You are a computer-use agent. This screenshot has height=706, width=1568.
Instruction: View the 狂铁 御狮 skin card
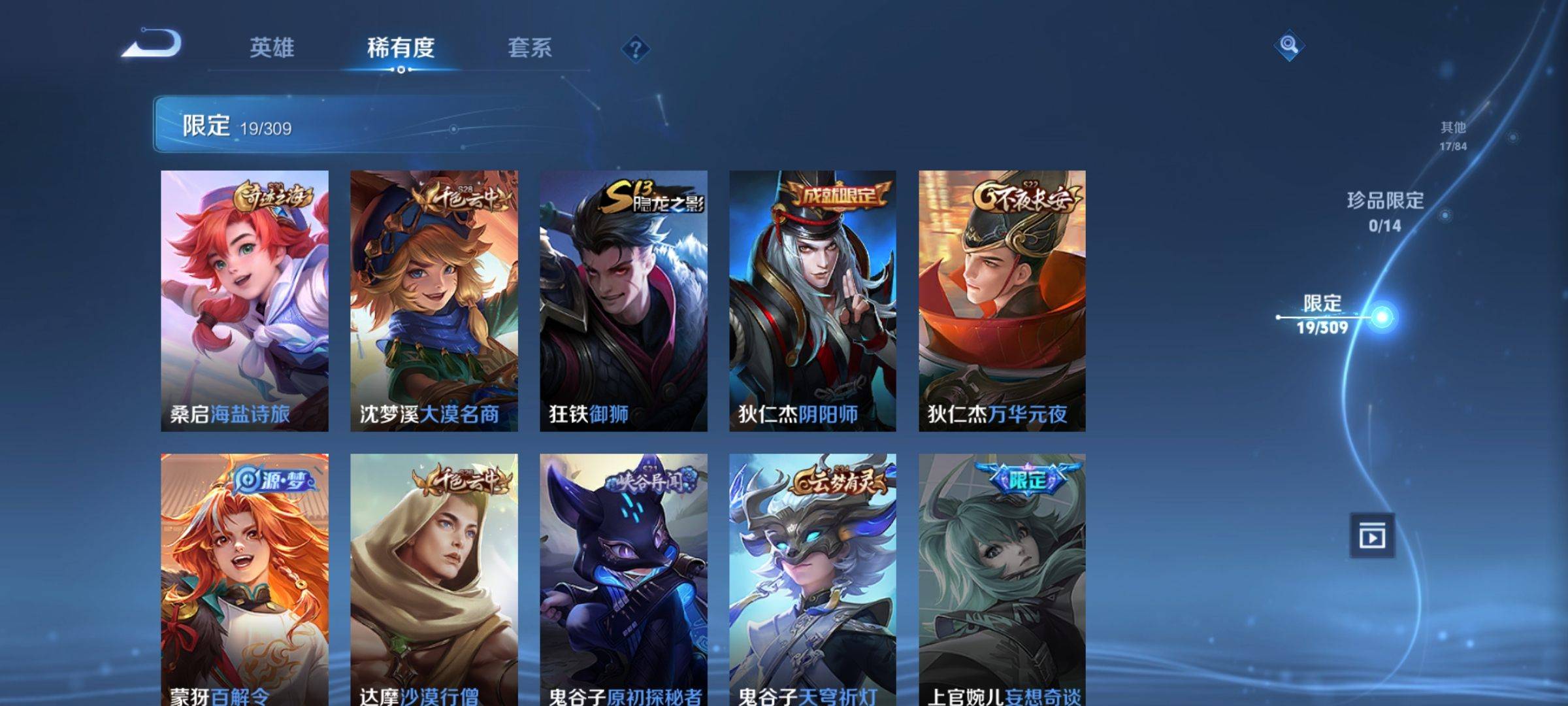point(623,301)
